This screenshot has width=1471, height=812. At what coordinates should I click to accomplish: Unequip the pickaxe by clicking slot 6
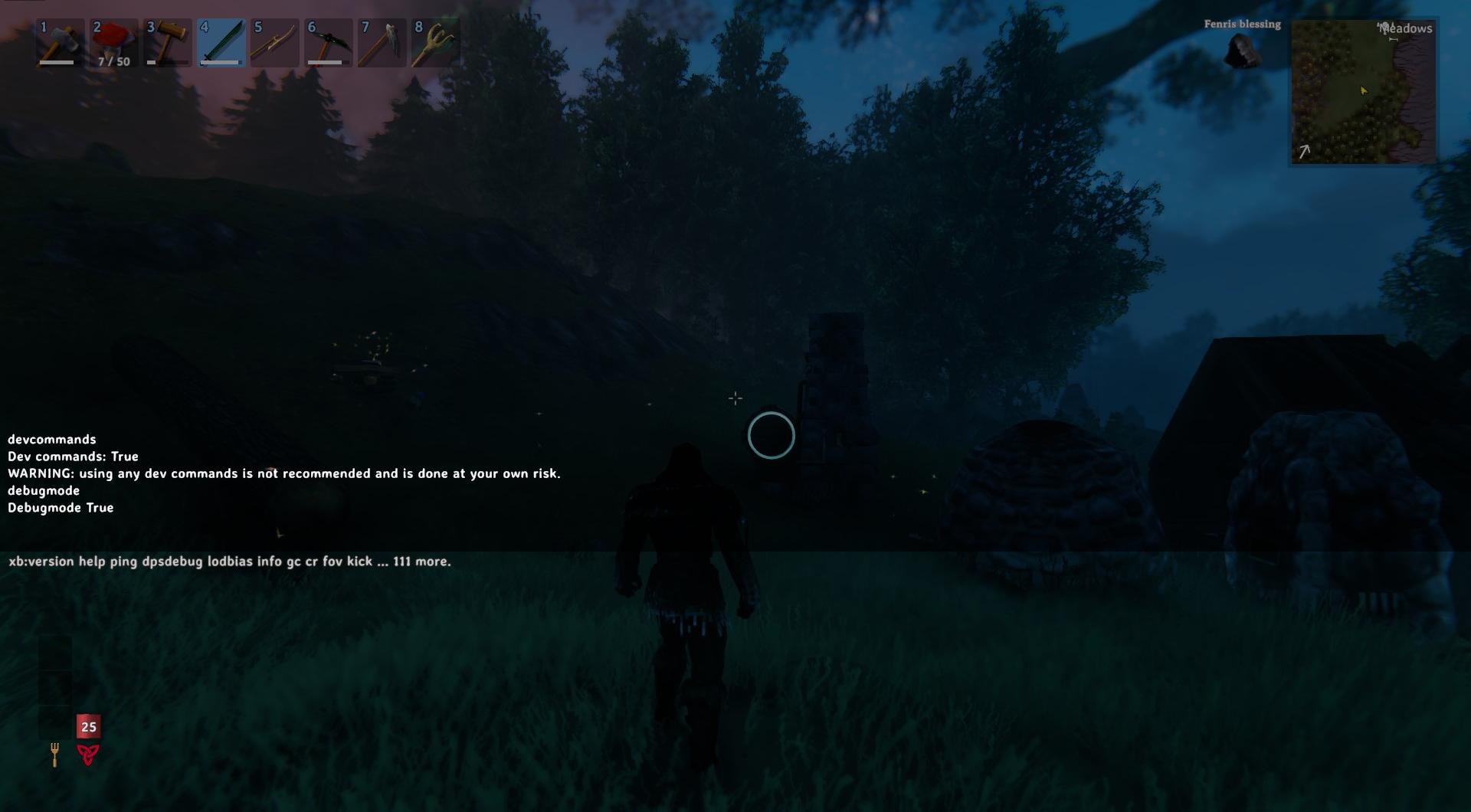click(328, 42)
